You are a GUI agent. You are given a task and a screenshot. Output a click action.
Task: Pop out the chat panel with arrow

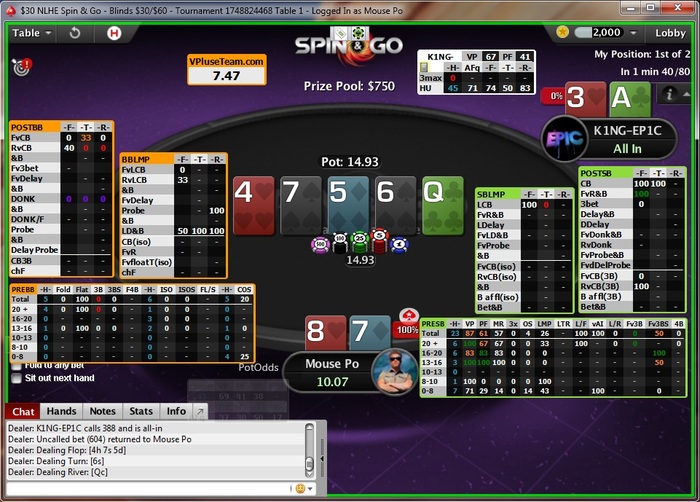tap(199, 411)
